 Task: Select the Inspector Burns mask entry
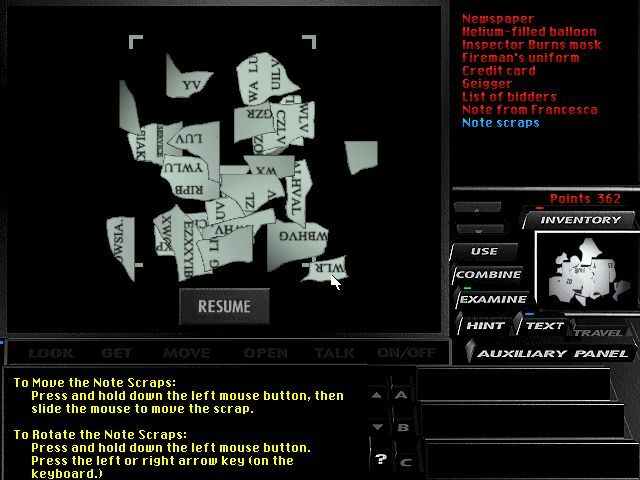[532, 45]
